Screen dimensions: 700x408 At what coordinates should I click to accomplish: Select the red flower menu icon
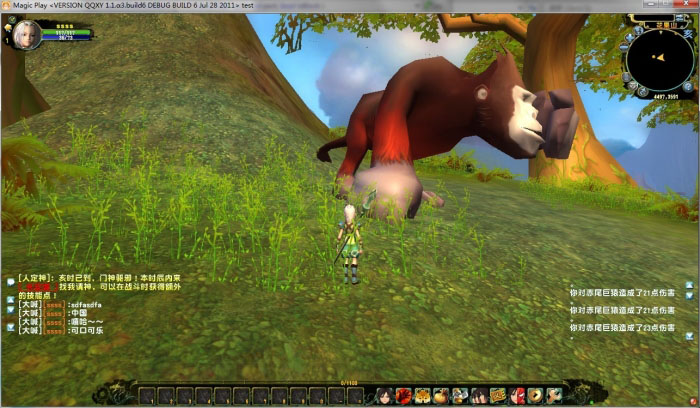coord(404,395)
